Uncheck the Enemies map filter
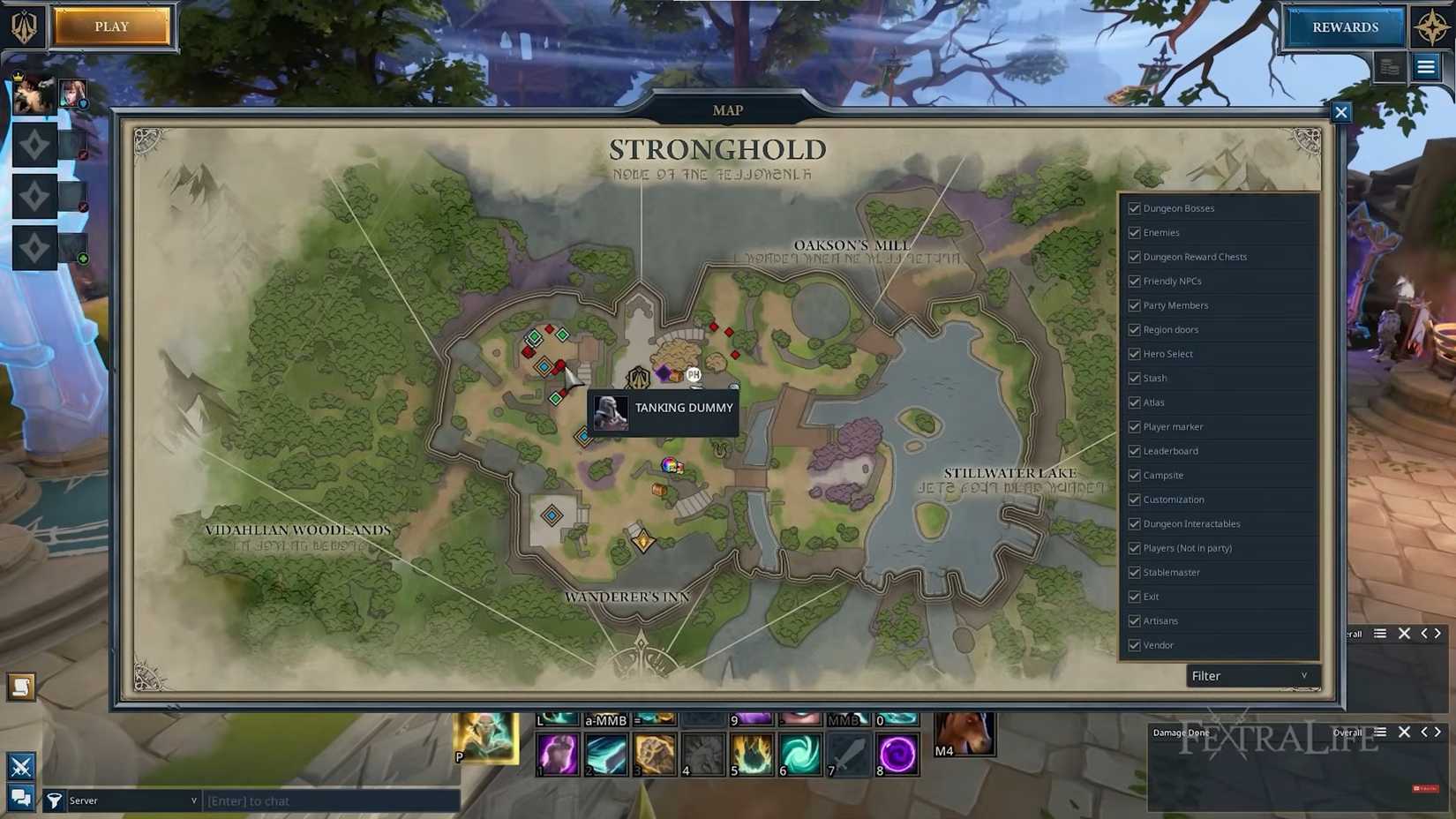This screenshot has width=1456, height=819. pyautogui.click(x=1134, y=233)
